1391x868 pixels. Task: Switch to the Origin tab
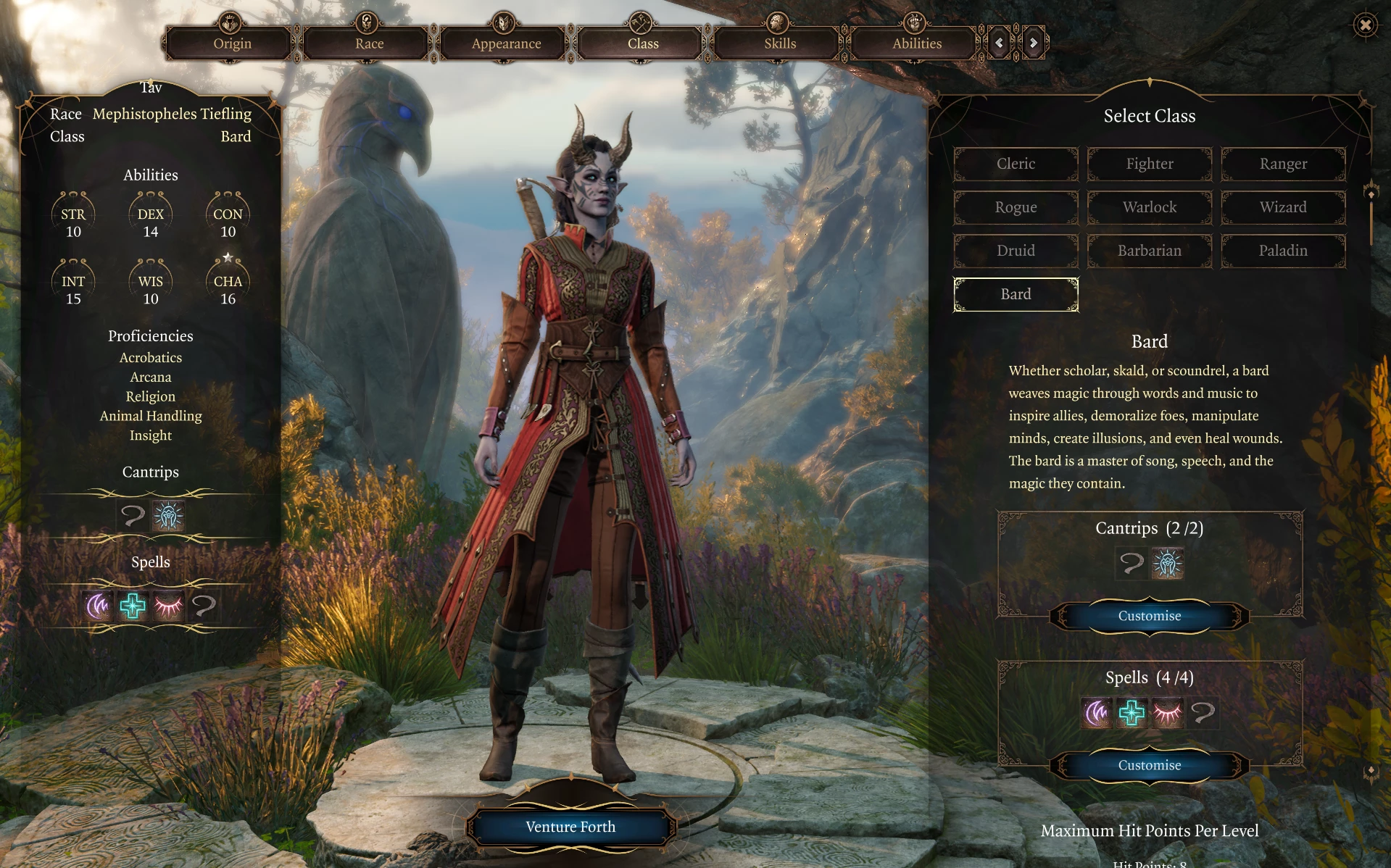coord(232,43)
